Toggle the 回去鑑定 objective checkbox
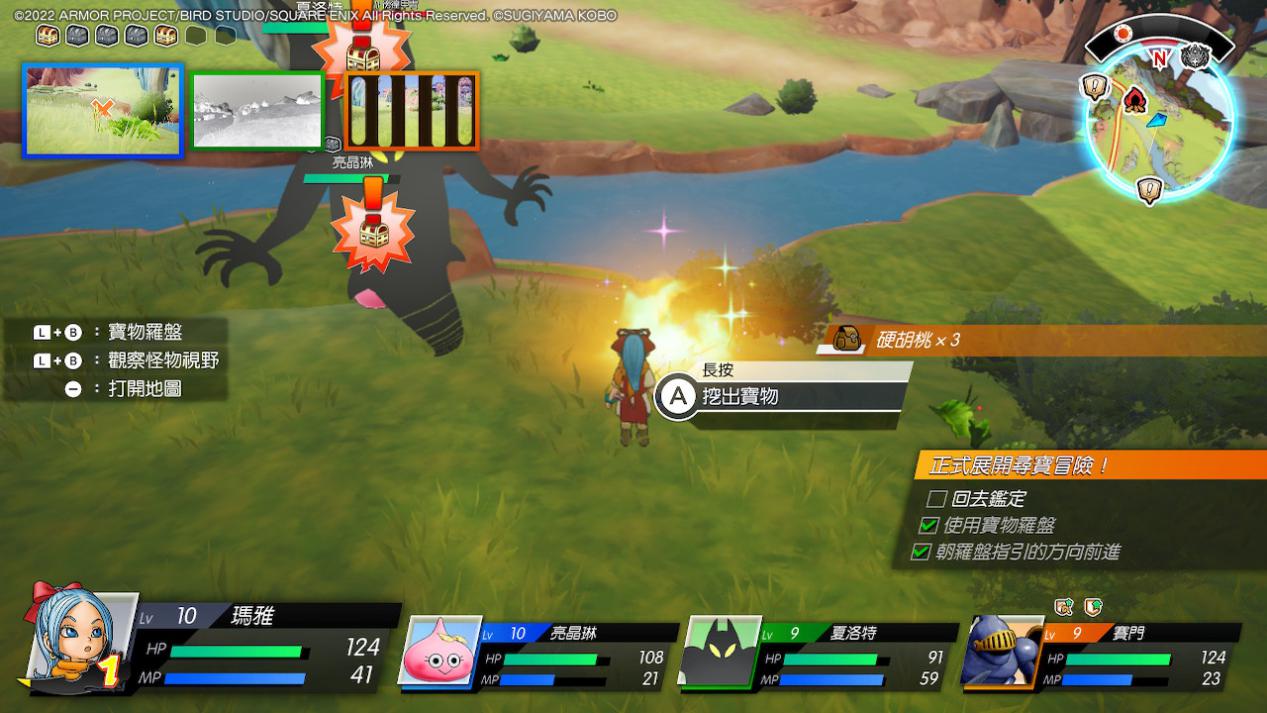This screenshot has width=1267, height=713. [936, 498]
